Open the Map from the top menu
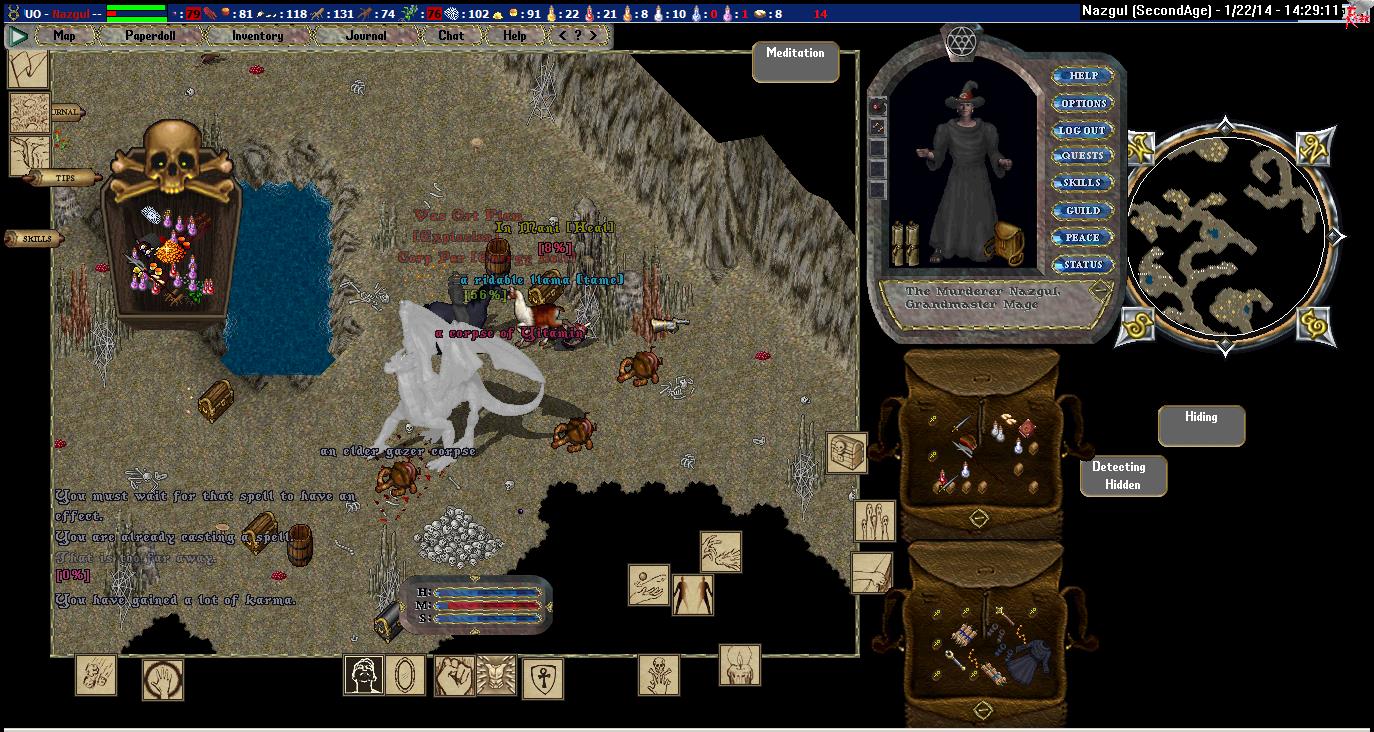The width and height of the screenshot is (1374, 732). pyautogui.click(x=65, y=36)
